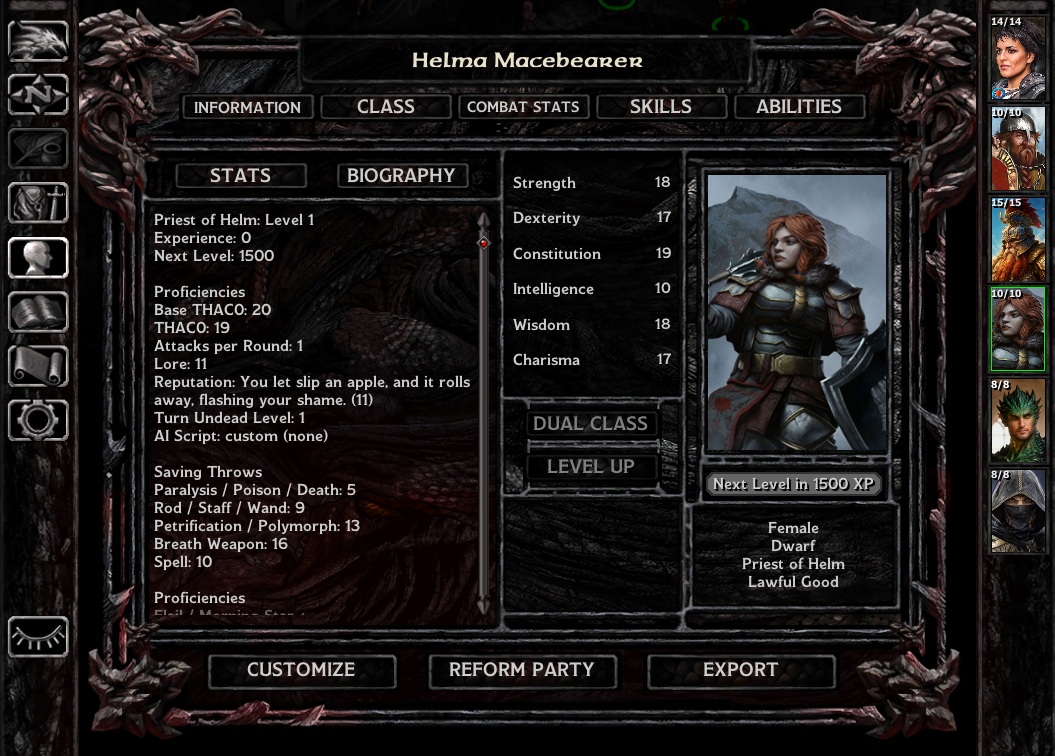The height and width of the screenshot is (756, 1055).
Task: Select the Stats sub-tab
Action: 240,176
